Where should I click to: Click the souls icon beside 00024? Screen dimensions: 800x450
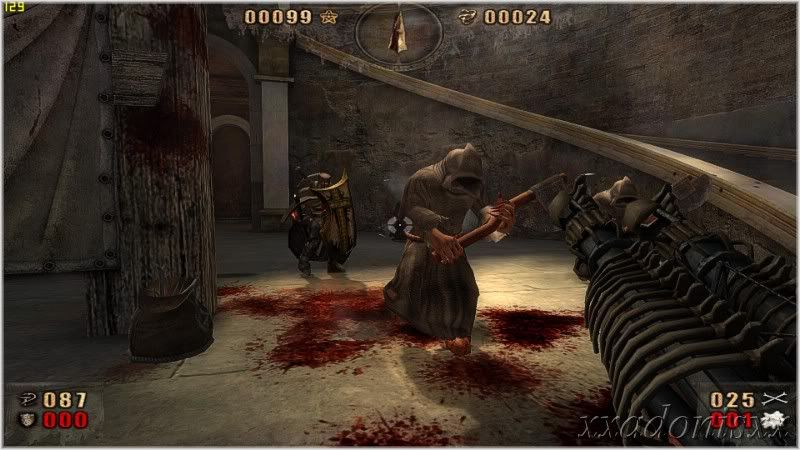point(465,16)
